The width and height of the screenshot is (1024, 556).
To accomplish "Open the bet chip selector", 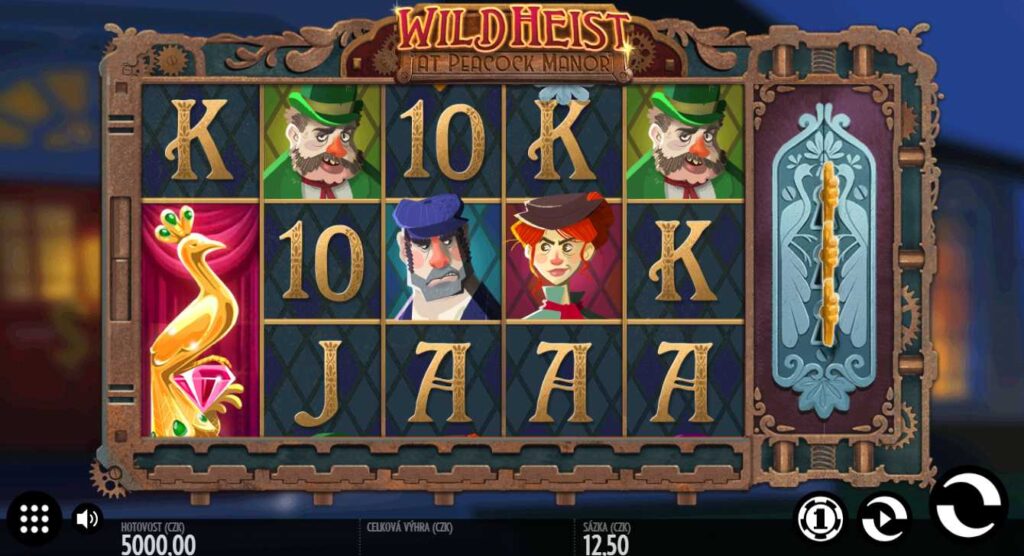I will [x=820, y=518].
